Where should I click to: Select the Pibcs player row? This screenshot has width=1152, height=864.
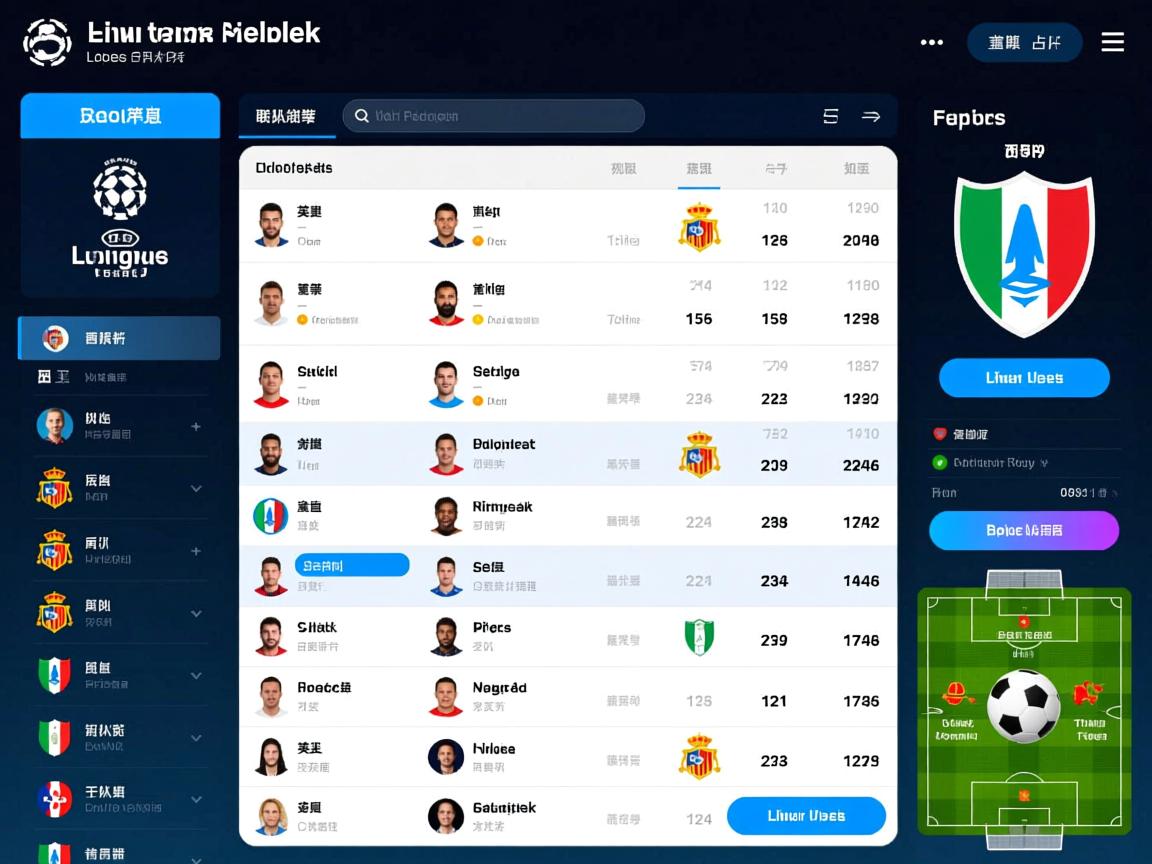491,636
